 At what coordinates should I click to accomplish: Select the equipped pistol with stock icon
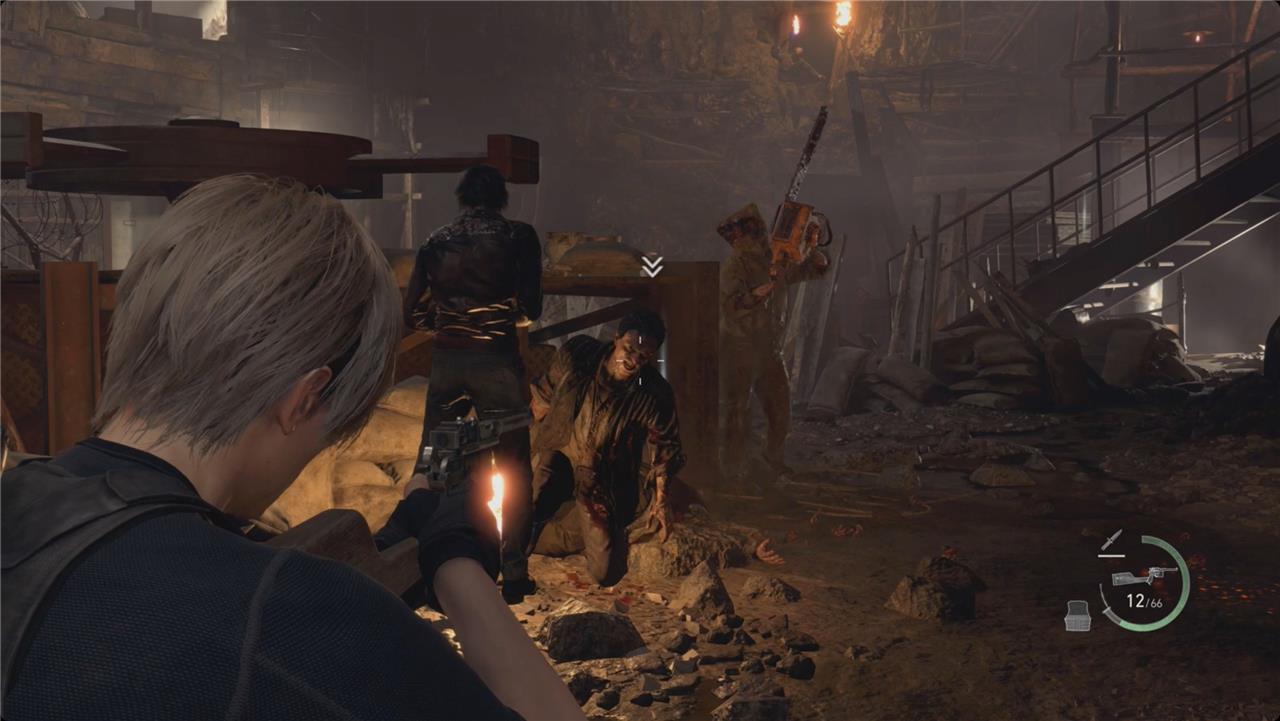click(x=1144, y=576)
